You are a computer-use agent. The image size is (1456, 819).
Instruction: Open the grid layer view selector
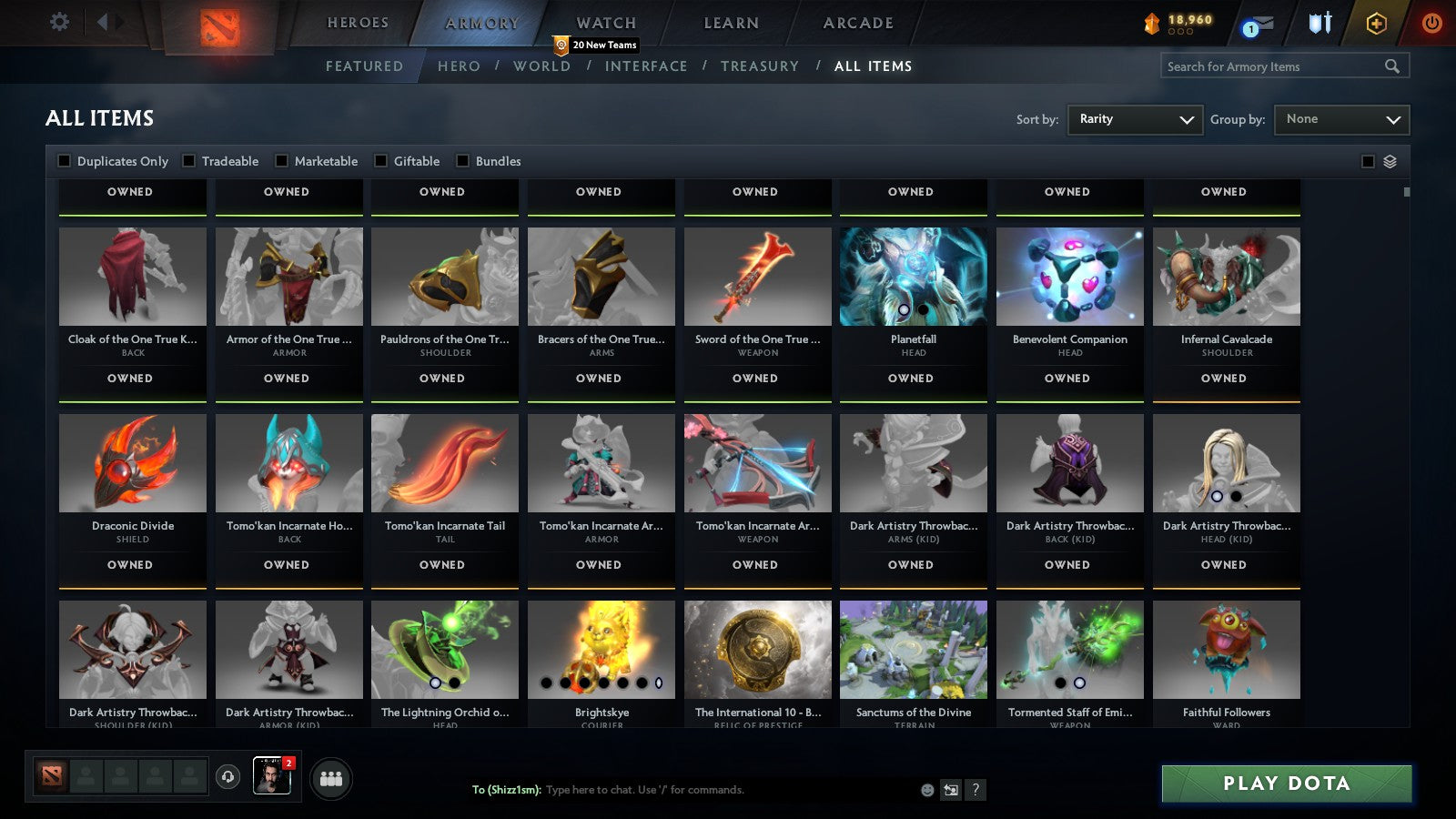coord(1390,161)
